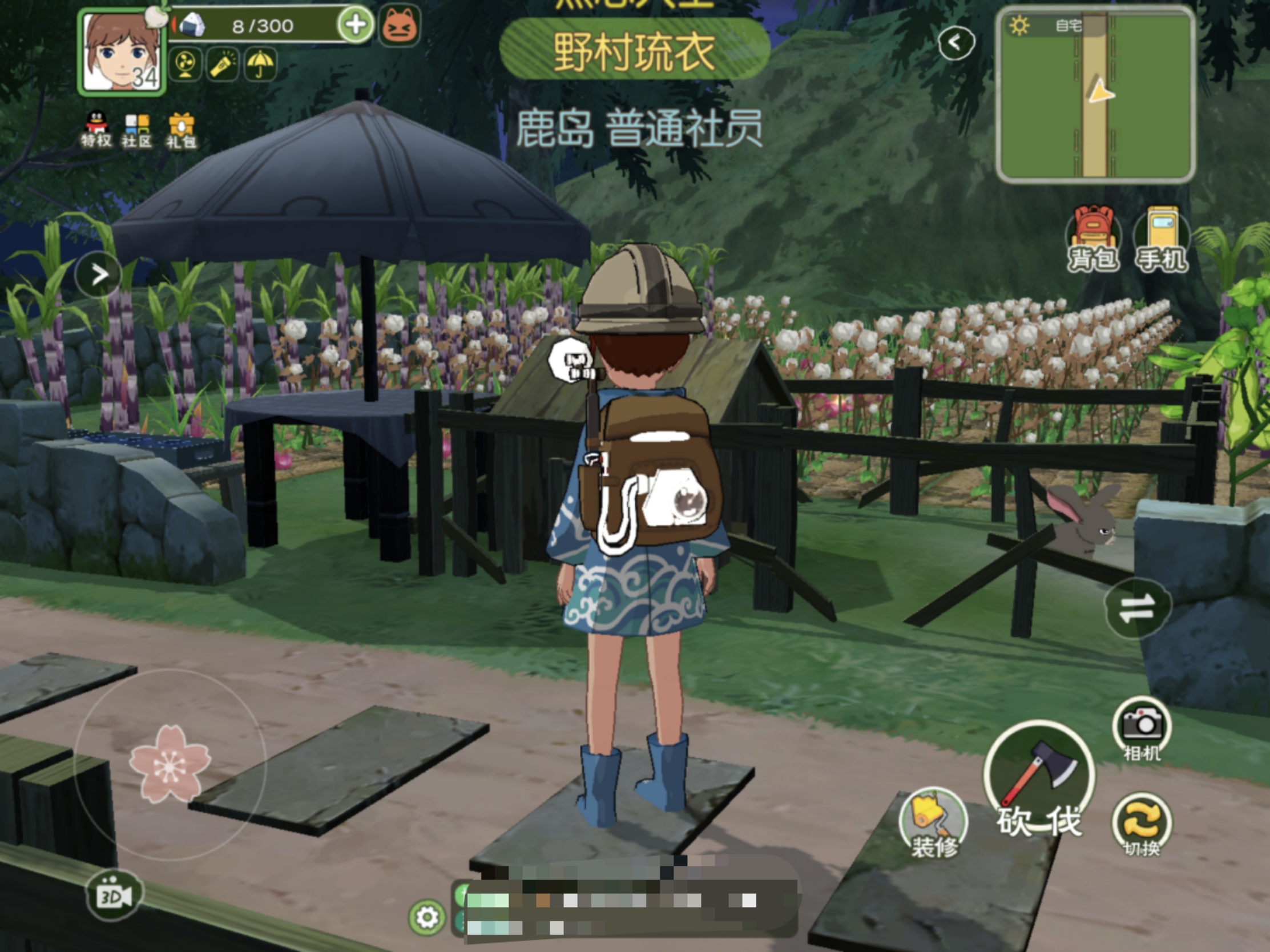Open the 特权 privileges menu
This screenshot has height=952, width=1270.
tap(96, 129)
